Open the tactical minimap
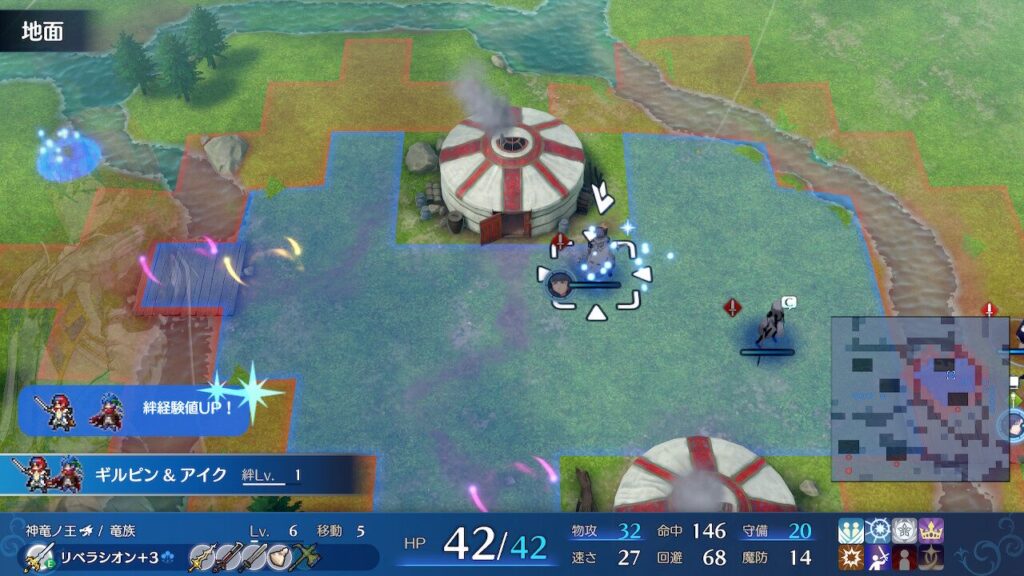The width and height of the screenshot is (1024, 576). [x=920, y=398]
